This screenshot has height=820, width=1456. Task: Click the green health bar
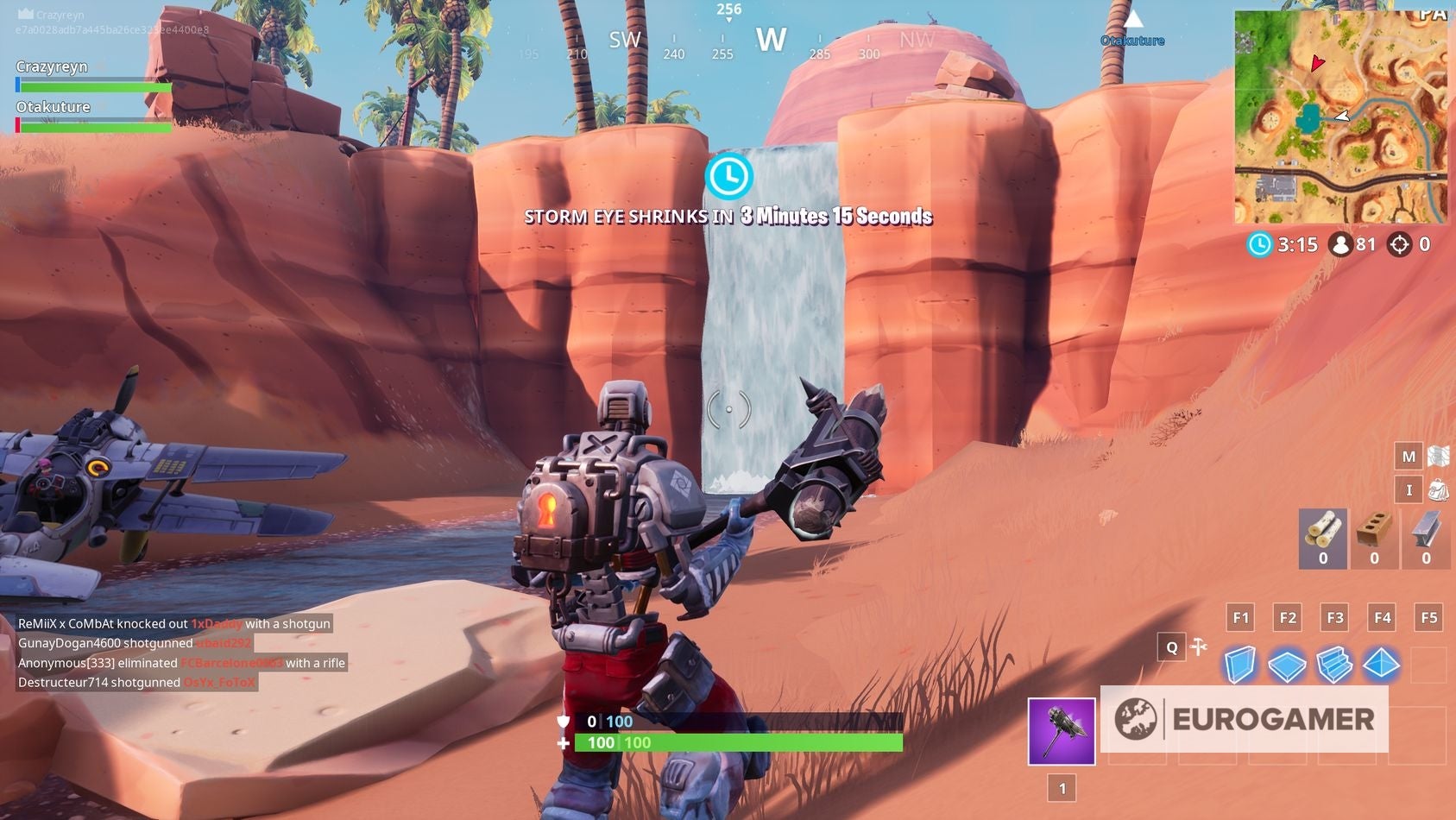tap(742, 742)
